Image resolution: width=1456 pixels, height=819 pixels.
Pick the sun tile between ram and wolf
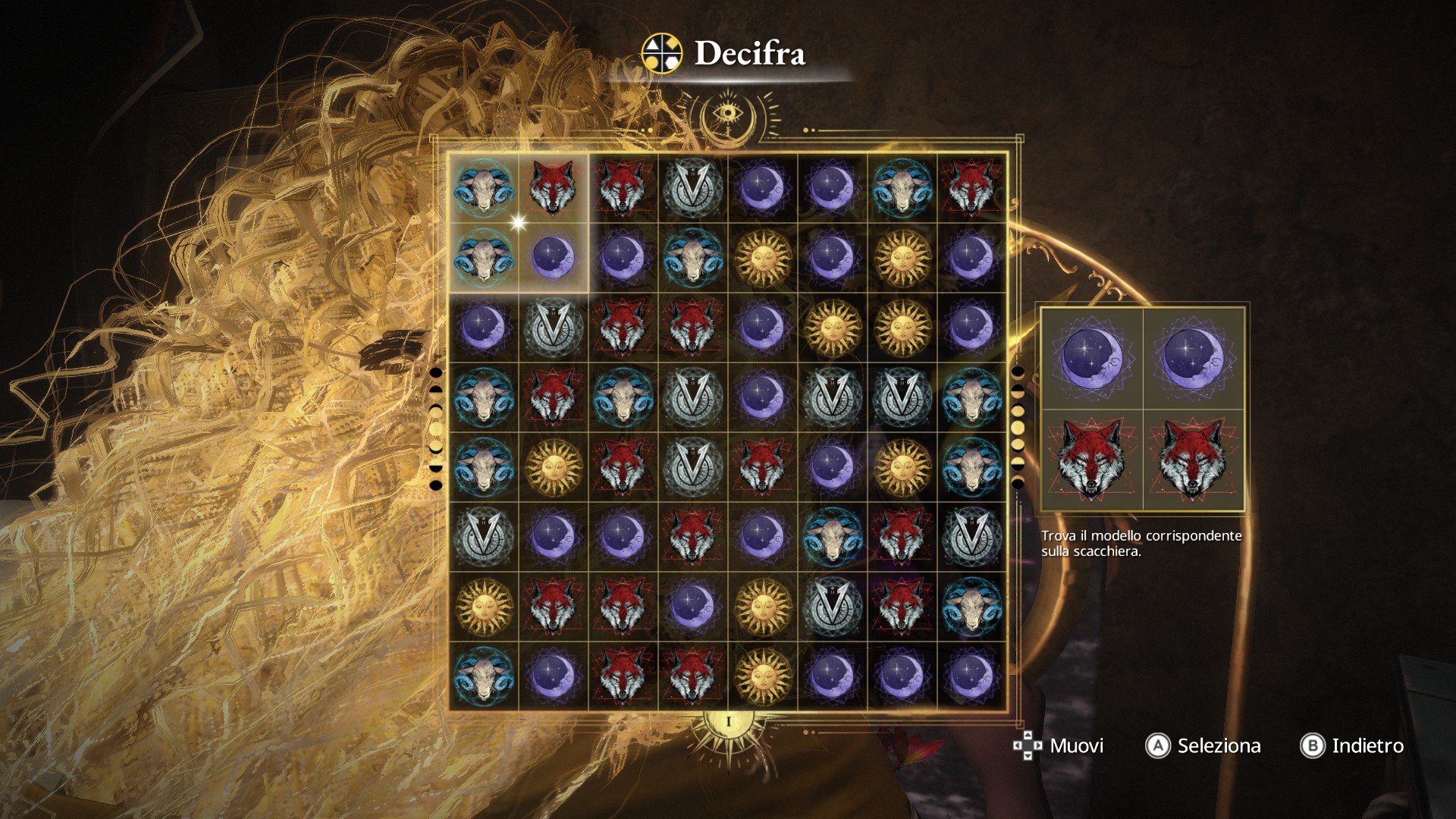coord(553,466)
